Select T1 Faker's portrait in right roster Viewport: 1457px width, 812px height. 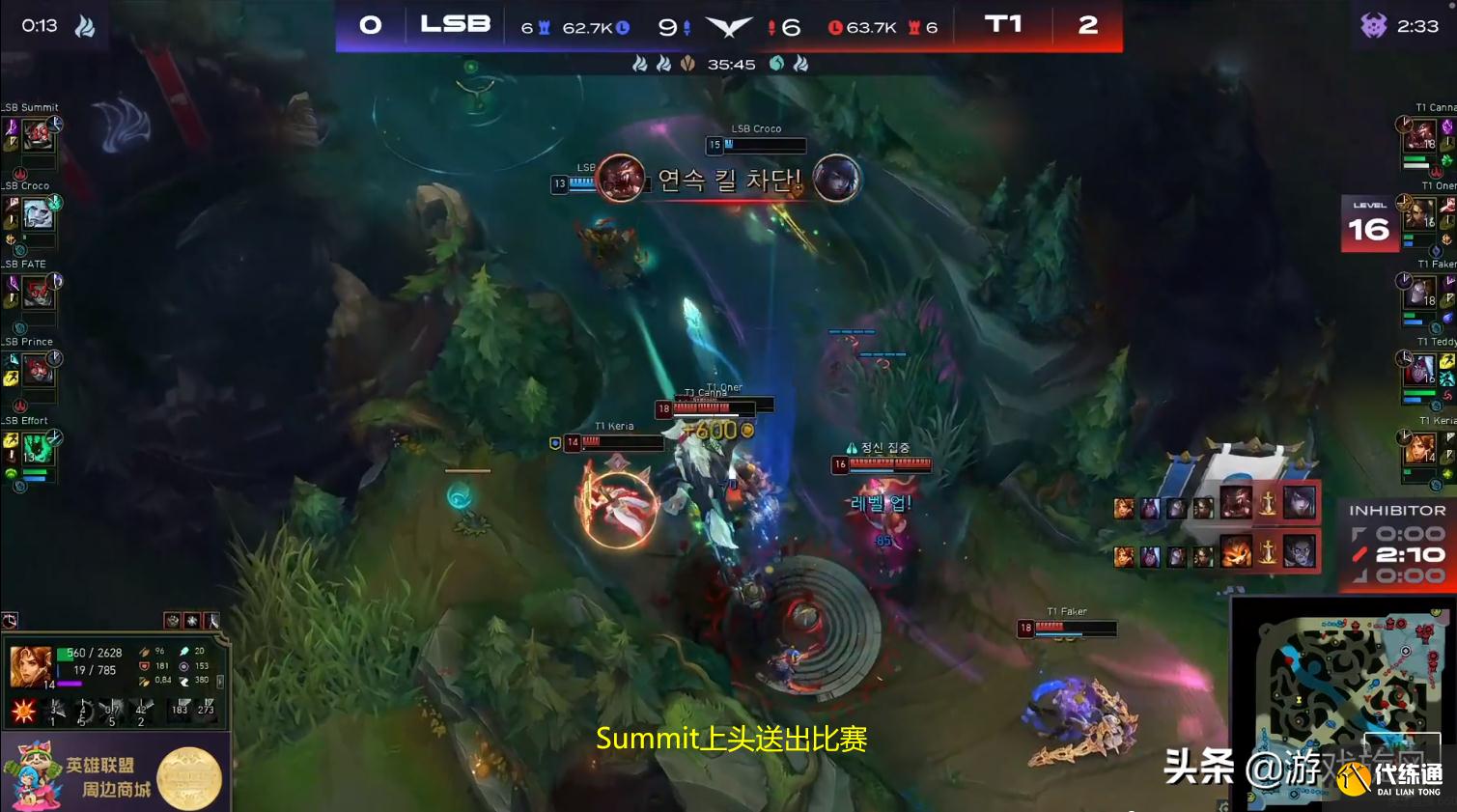(x=1419, y=293)
